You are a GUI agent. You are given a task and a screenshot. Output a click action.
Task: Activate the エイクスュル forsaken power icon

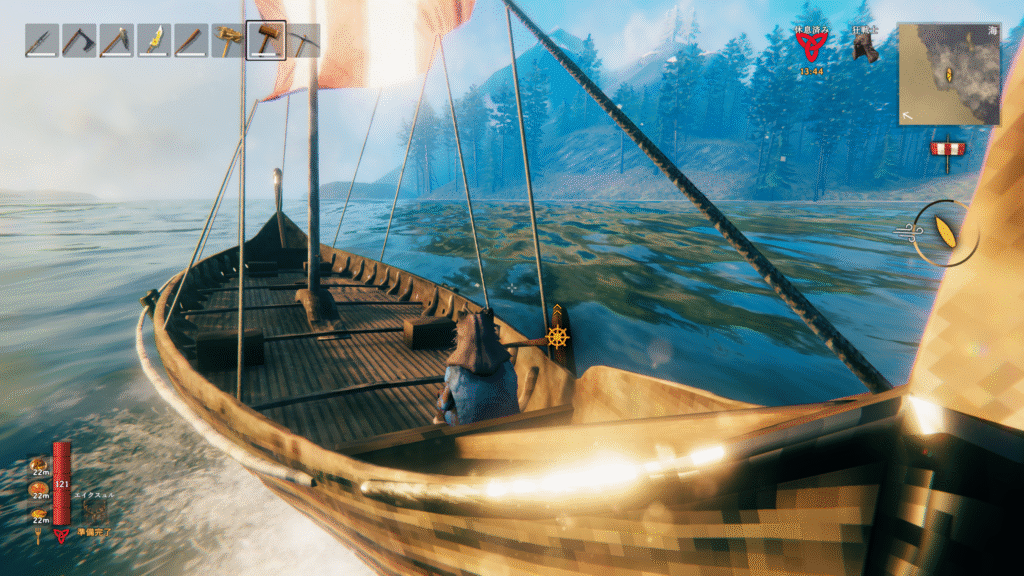[97, 512]
